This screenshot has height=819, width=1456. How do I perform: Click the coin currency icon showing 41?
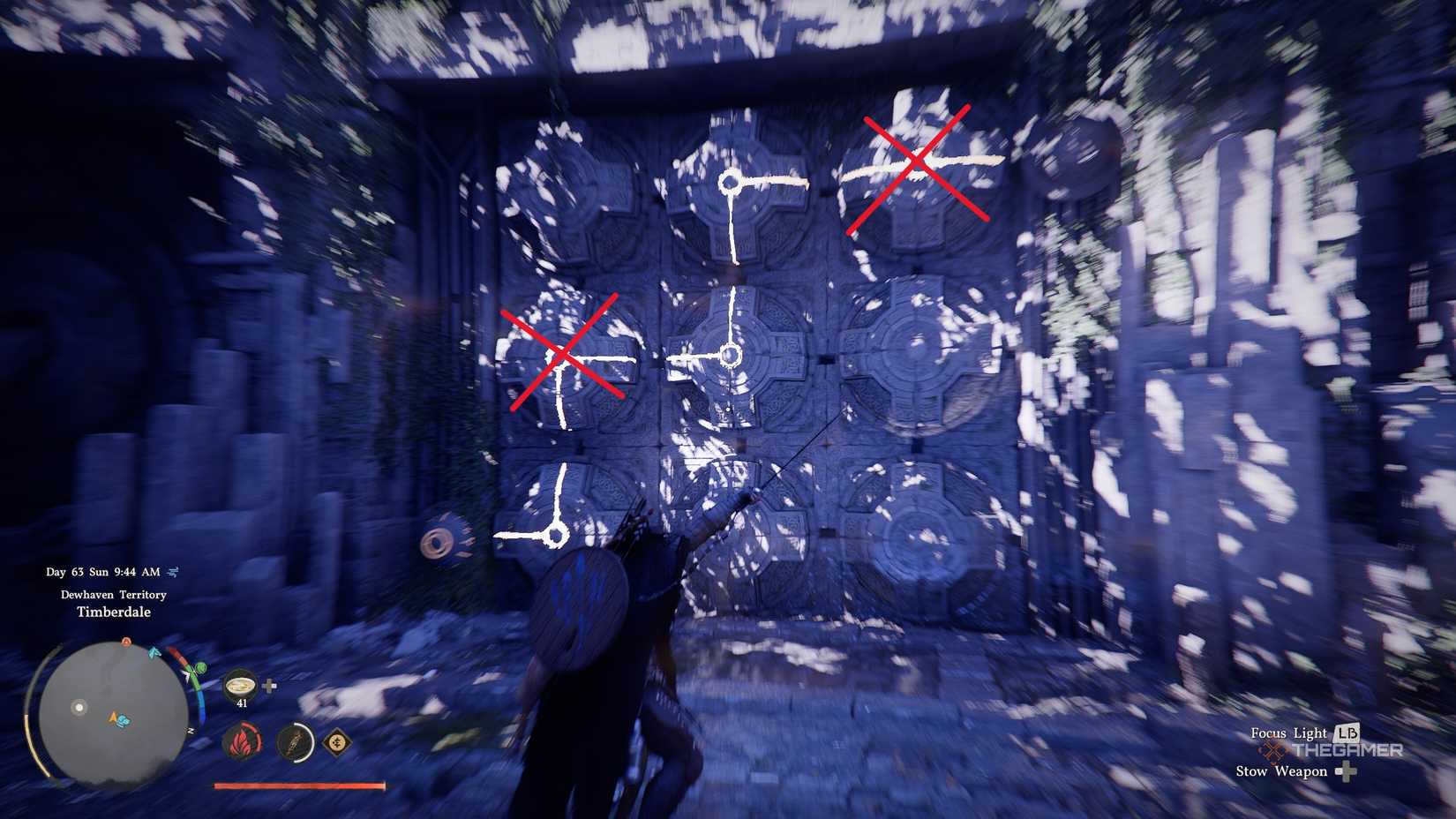coord(241,685)
